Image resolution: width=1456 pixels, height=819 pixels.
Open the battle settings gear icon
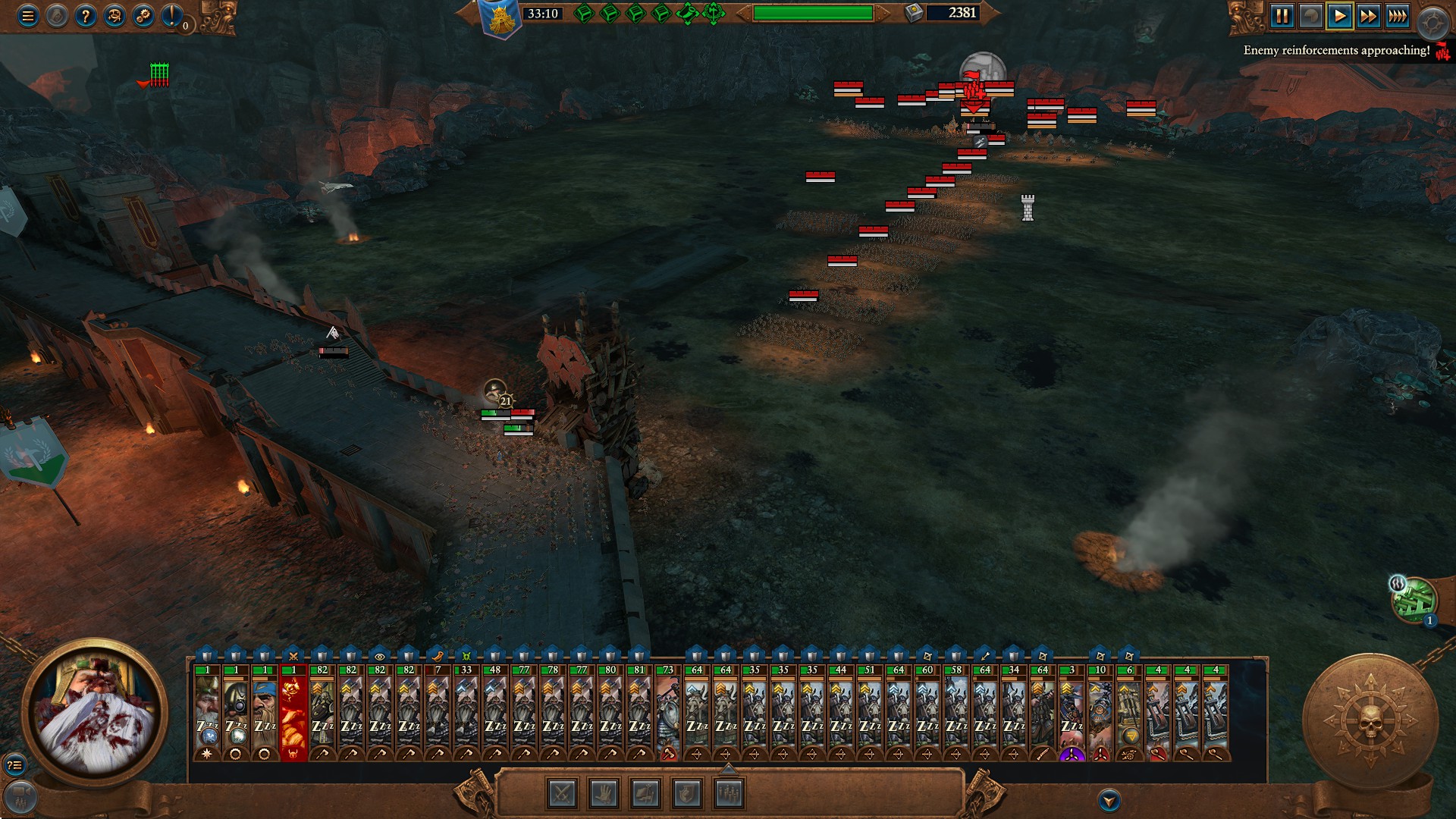tap(143, 15)
